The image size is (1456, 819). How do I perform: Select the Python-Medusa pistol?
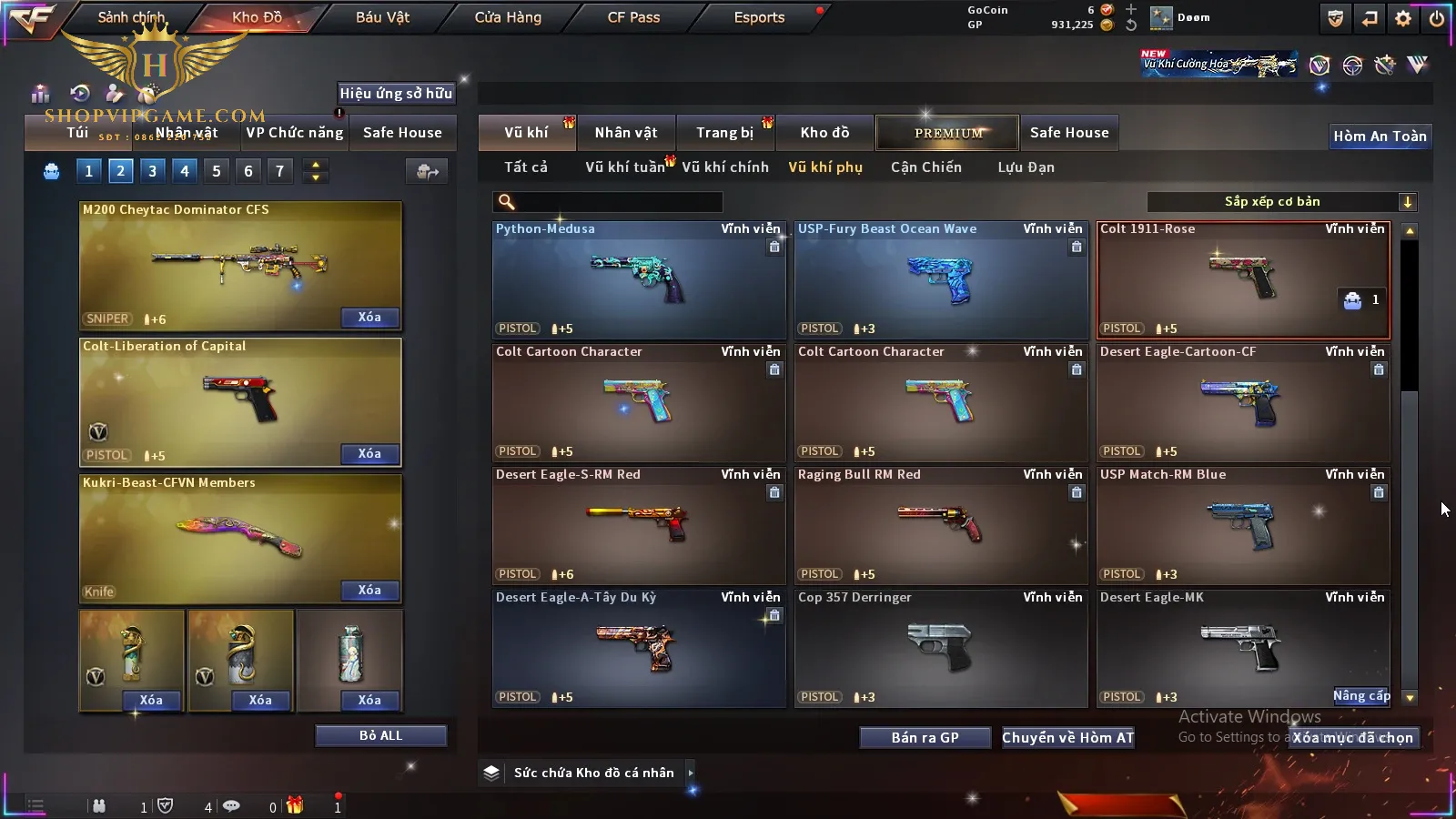638,280
